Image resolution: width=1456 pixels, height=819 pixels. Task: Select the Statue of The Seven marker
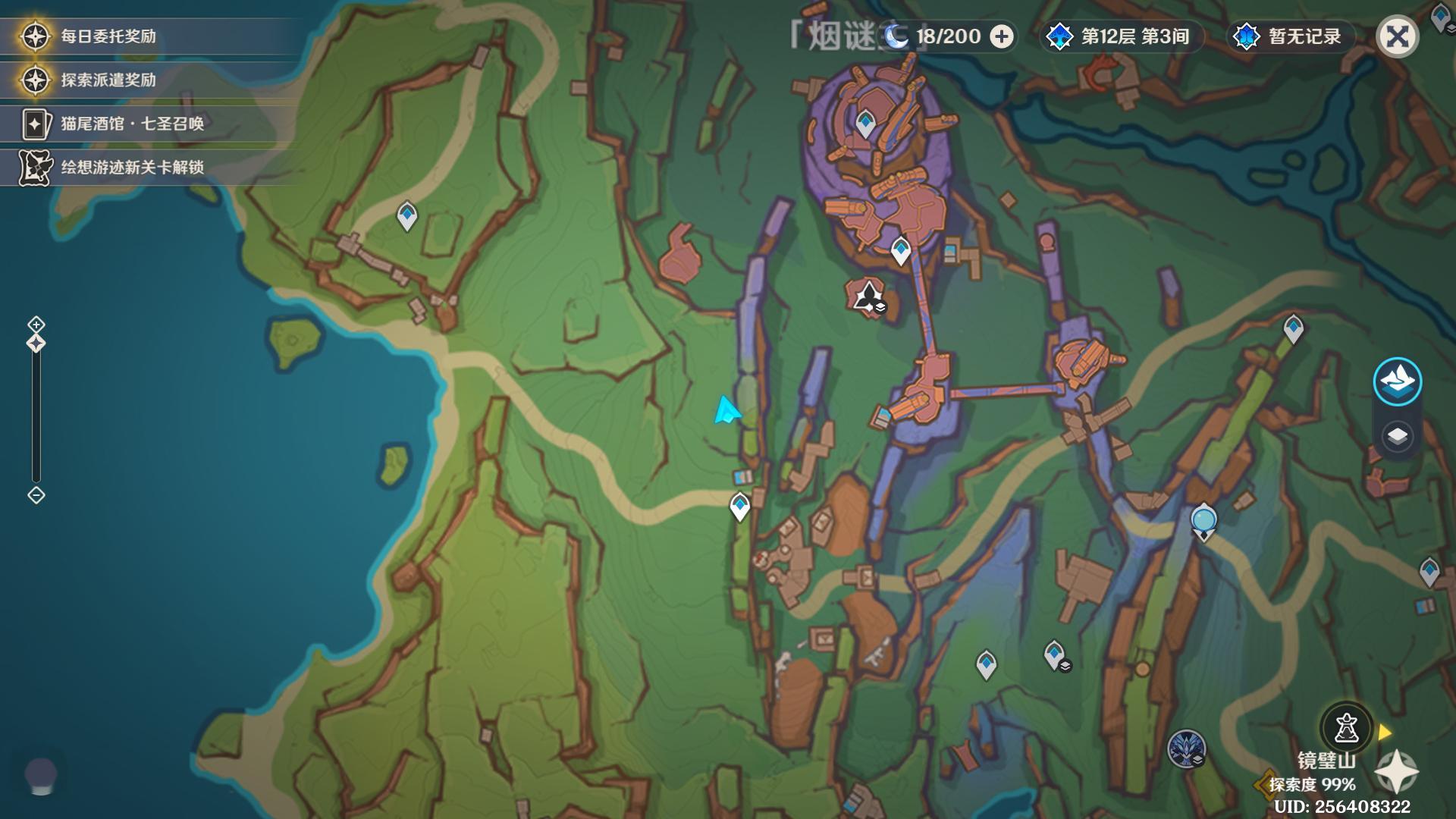point(1203,522)
